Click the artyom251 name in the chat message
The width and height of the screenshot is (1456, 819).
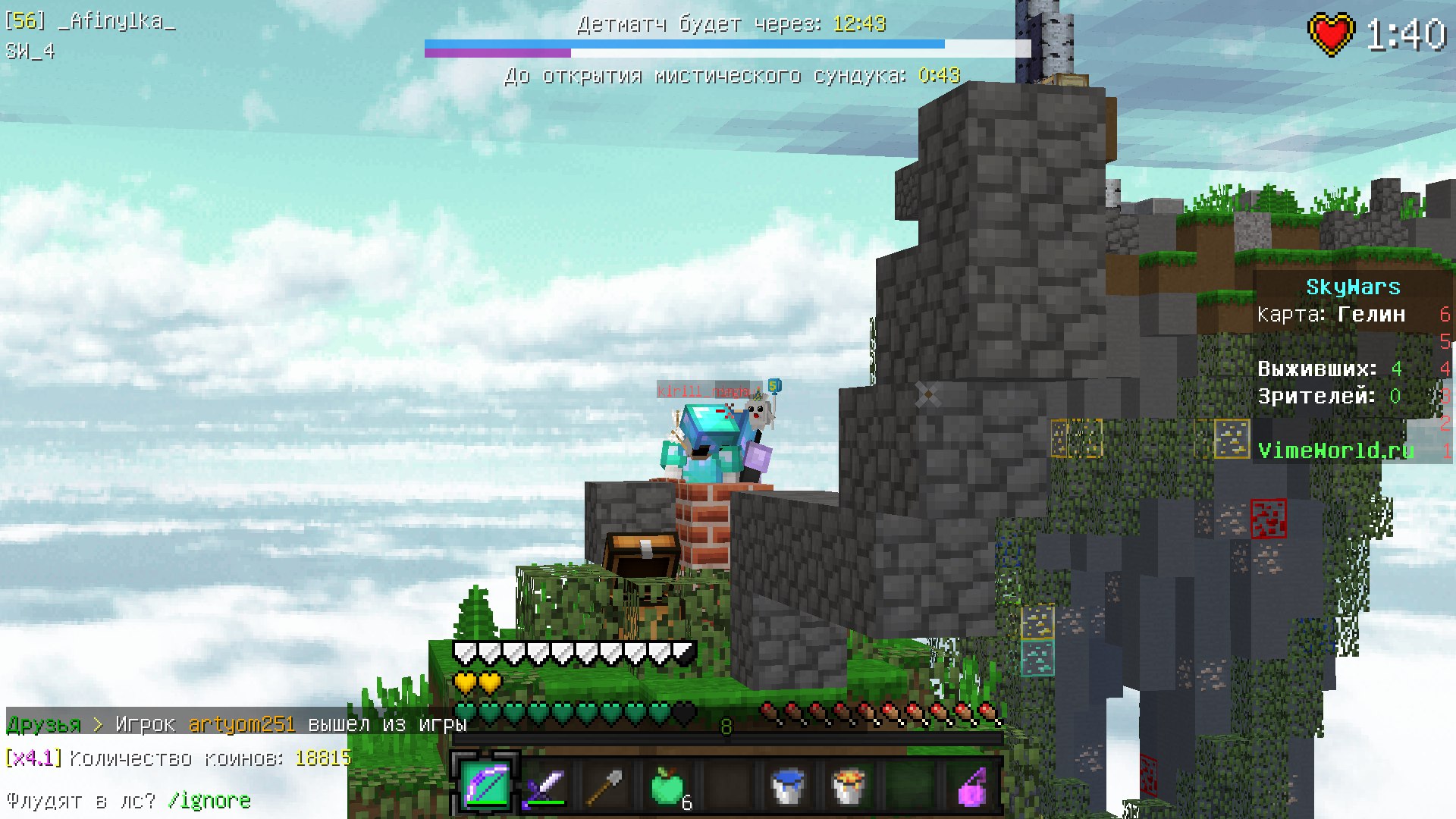coord(241,725)
